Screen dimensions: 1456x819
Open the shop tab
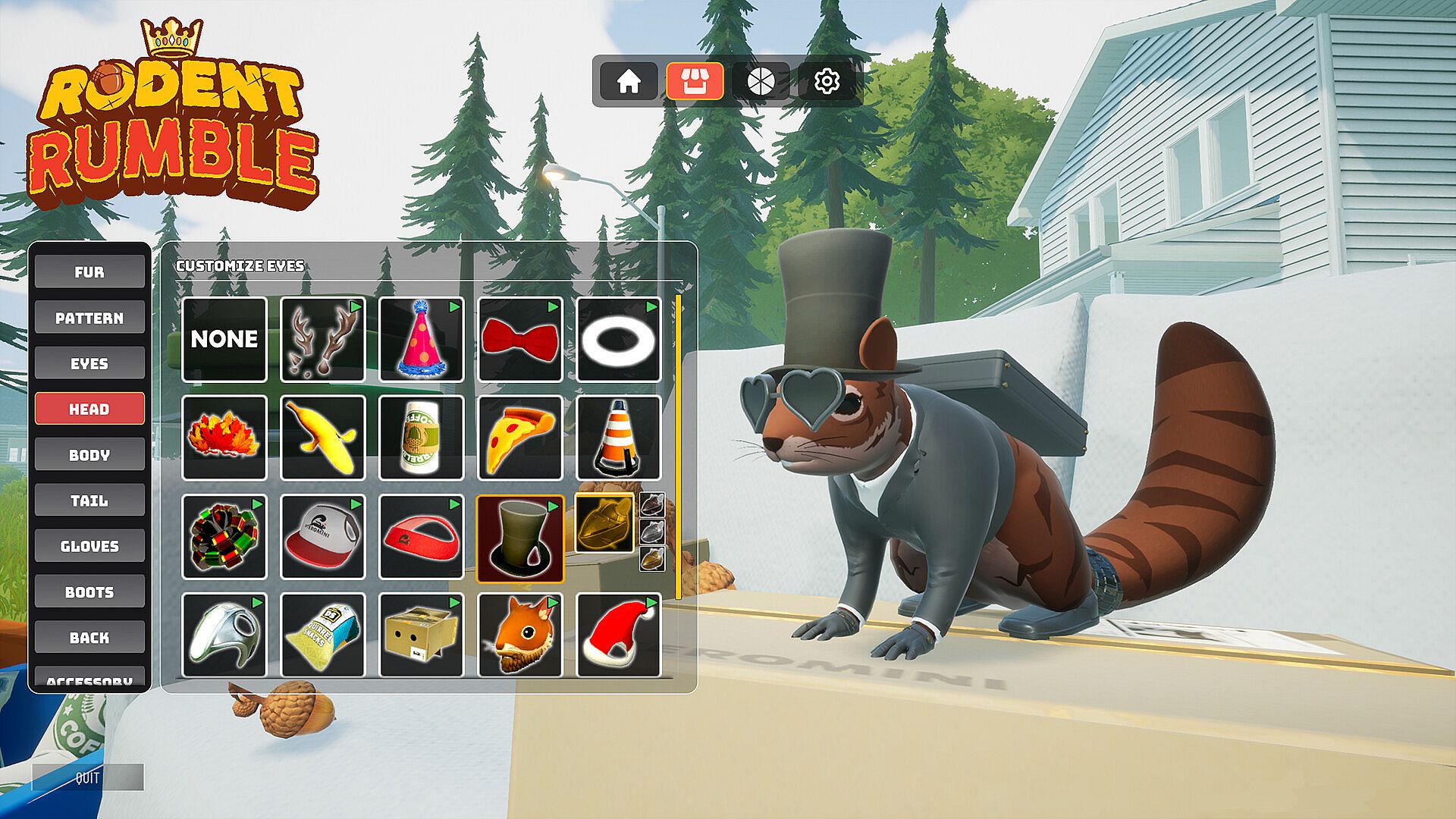[x=694, y=81]
